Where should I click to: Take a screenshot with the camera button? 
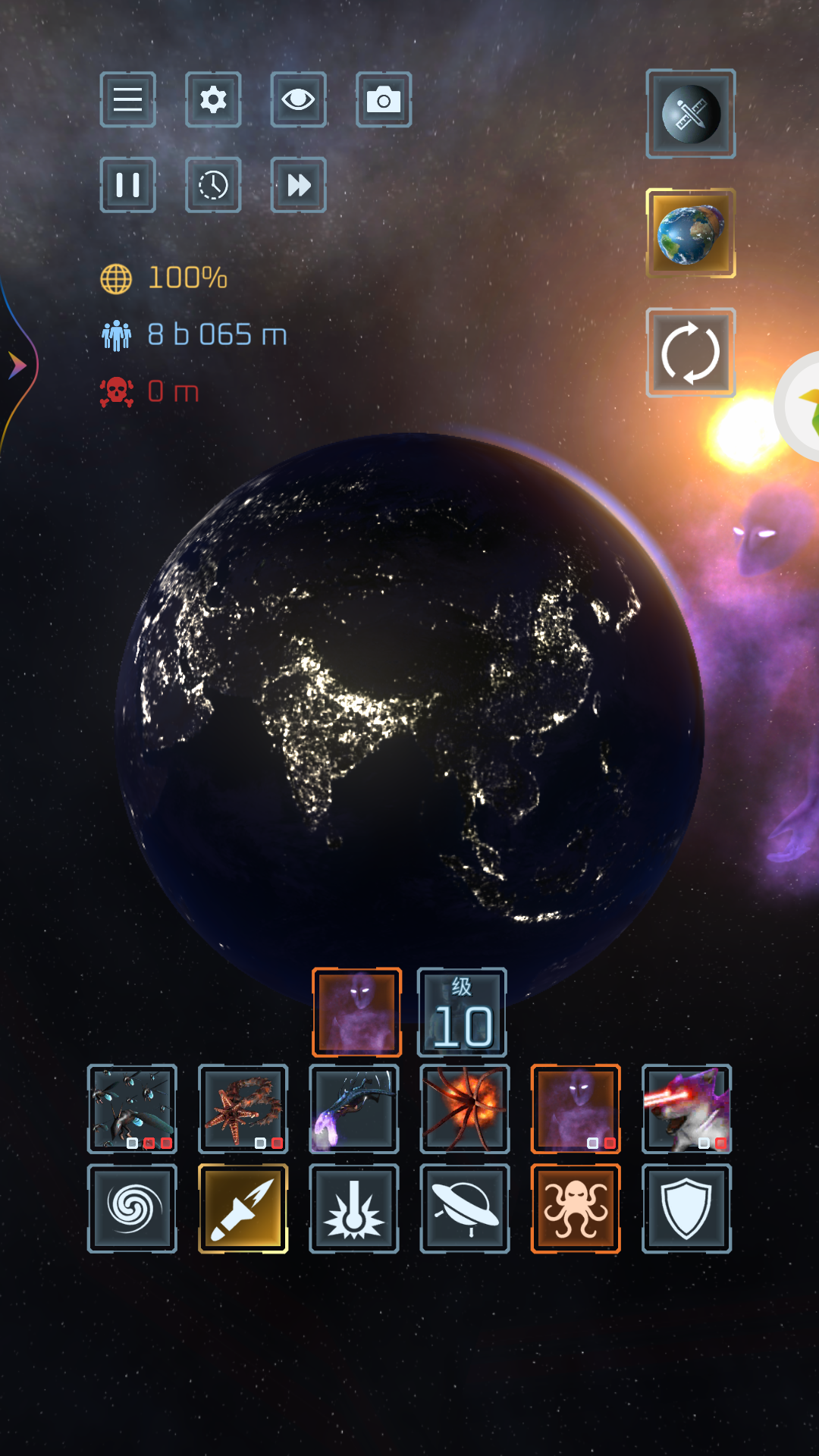[x=384, y=99]
